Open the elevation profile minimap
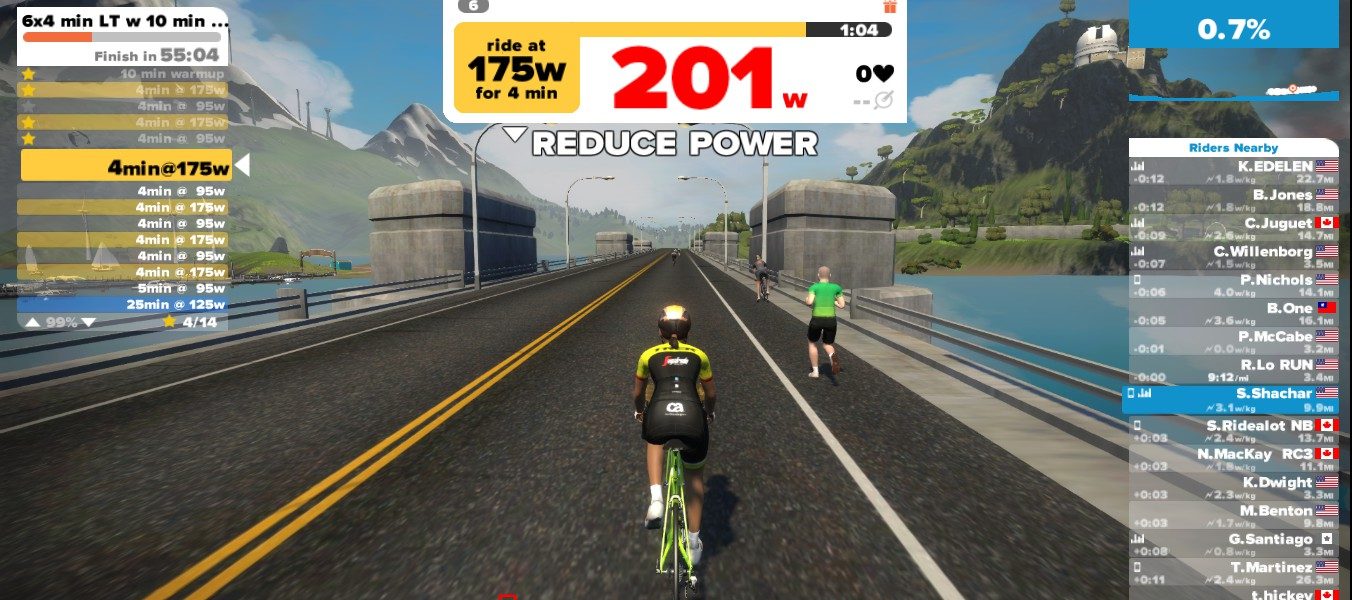1352x600 pixels. pyautogui.click(x=1233, y=92)
